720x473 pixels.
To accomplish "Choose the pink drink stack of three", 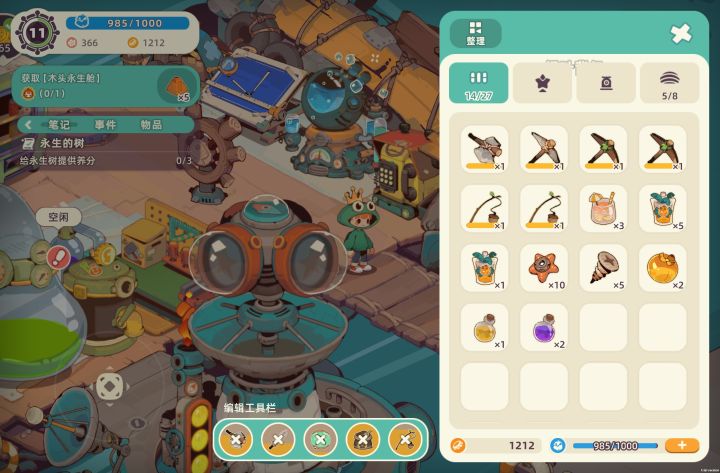I will (x=603, y=209).
